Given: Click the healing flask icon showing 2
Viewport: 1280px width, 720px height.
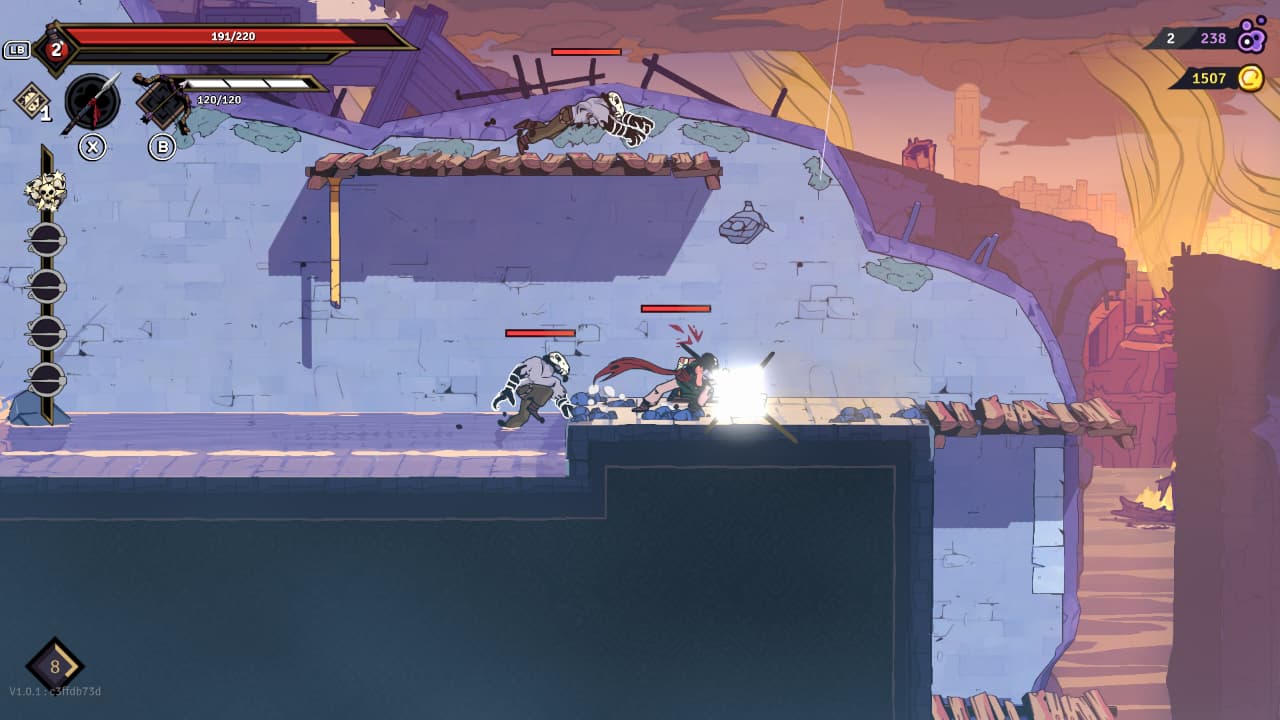Looking at the screenshot, I should point(54,49).
